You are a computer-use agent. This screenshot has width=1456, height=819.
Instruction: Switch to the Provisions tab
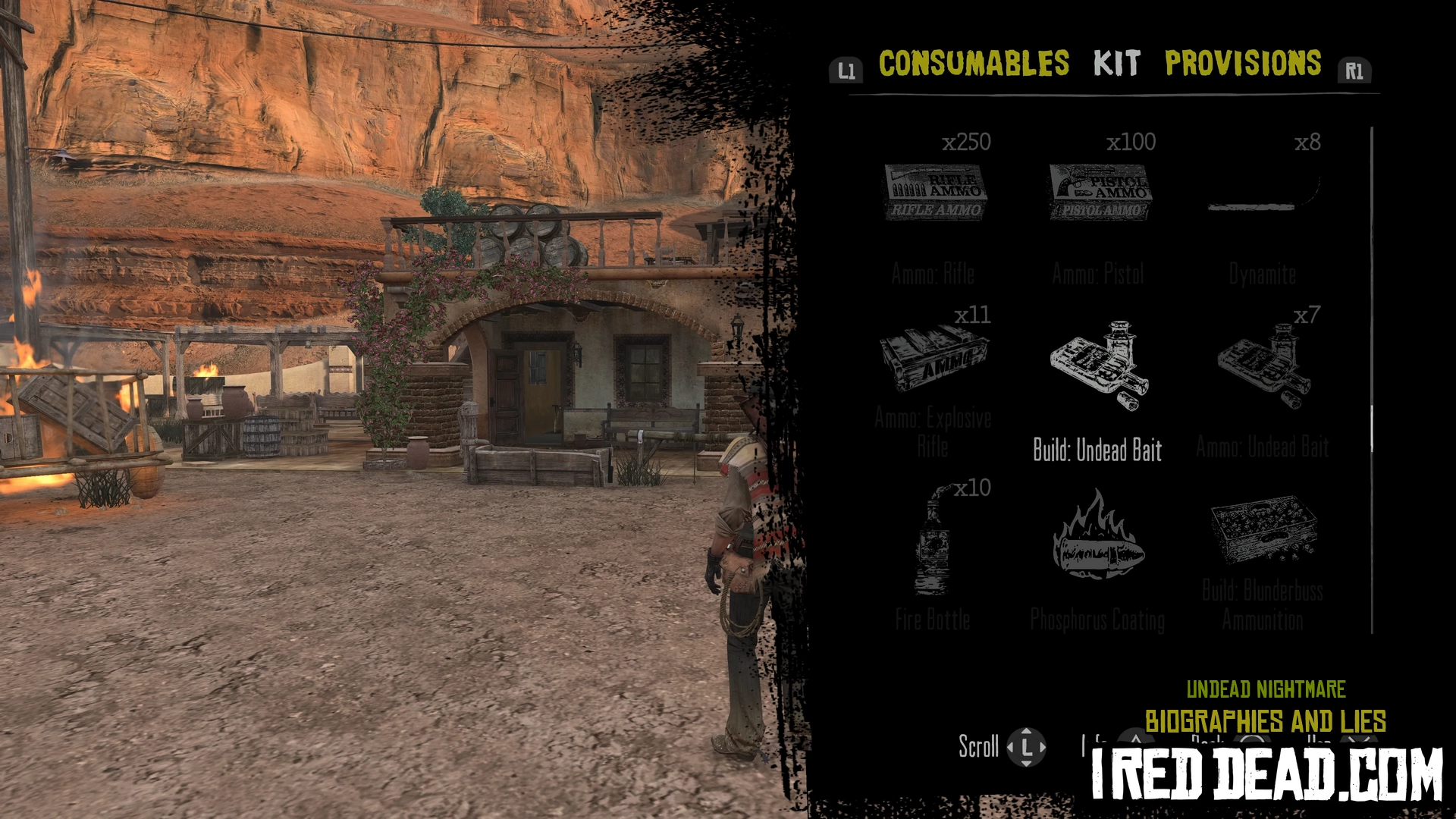point(1243,64)
